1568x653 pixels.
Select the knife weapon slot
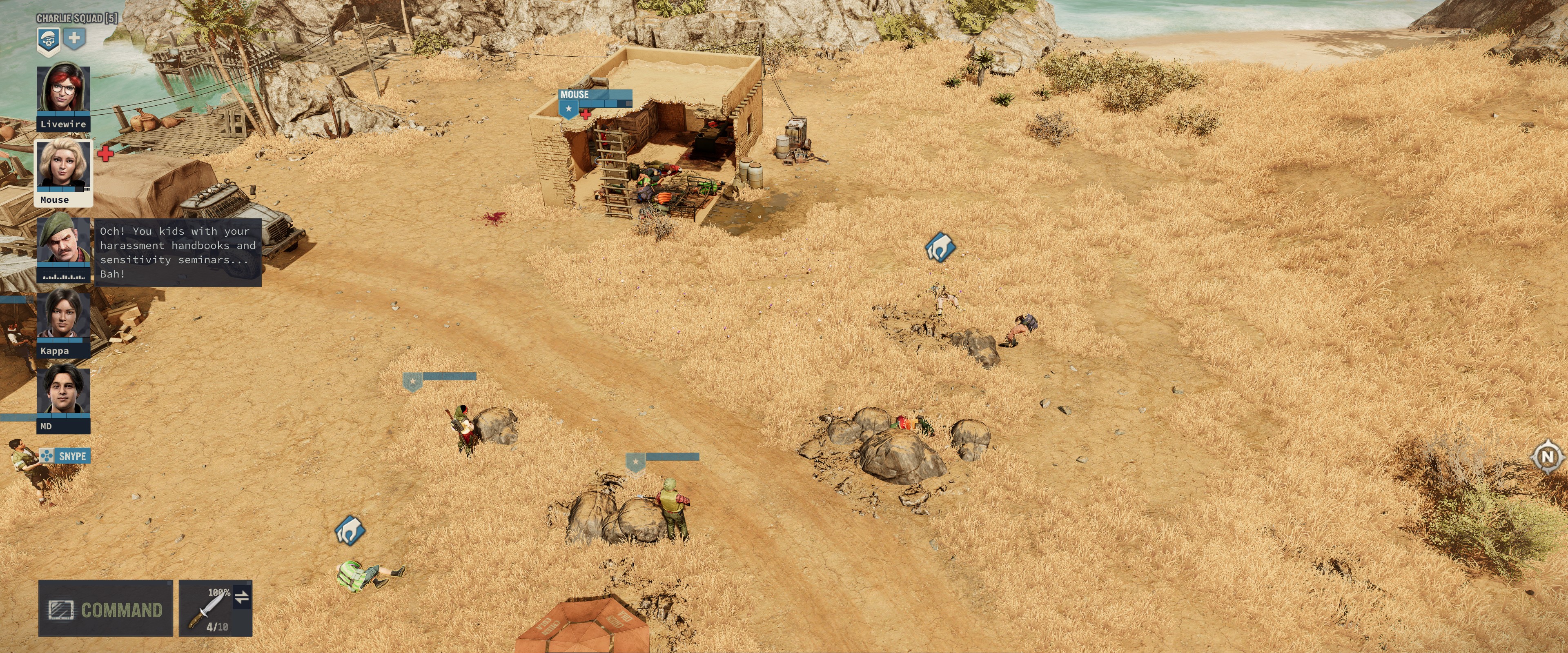coord(207,609)
